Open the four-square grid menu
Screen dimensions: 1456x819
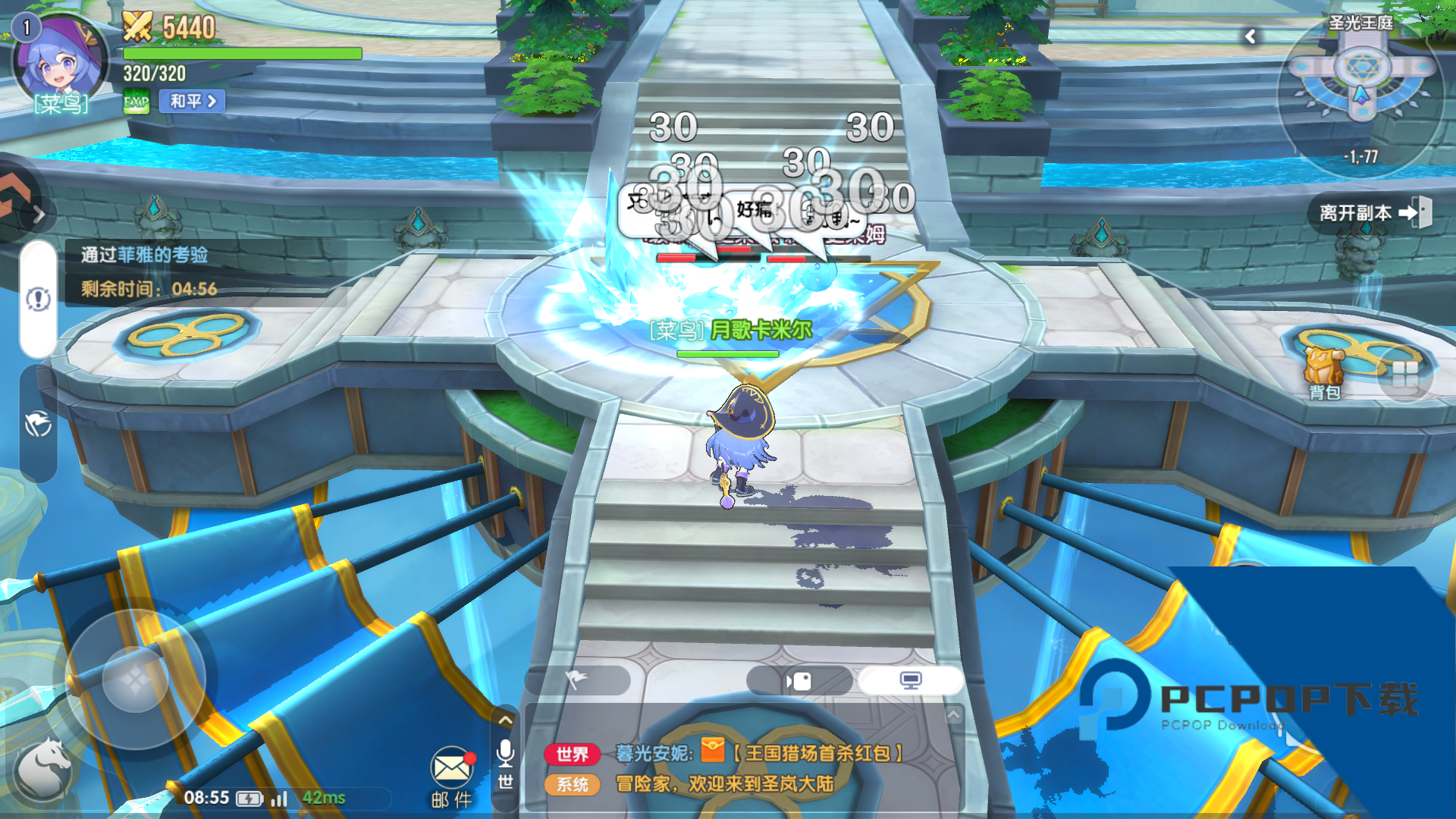coord(1404,374)
